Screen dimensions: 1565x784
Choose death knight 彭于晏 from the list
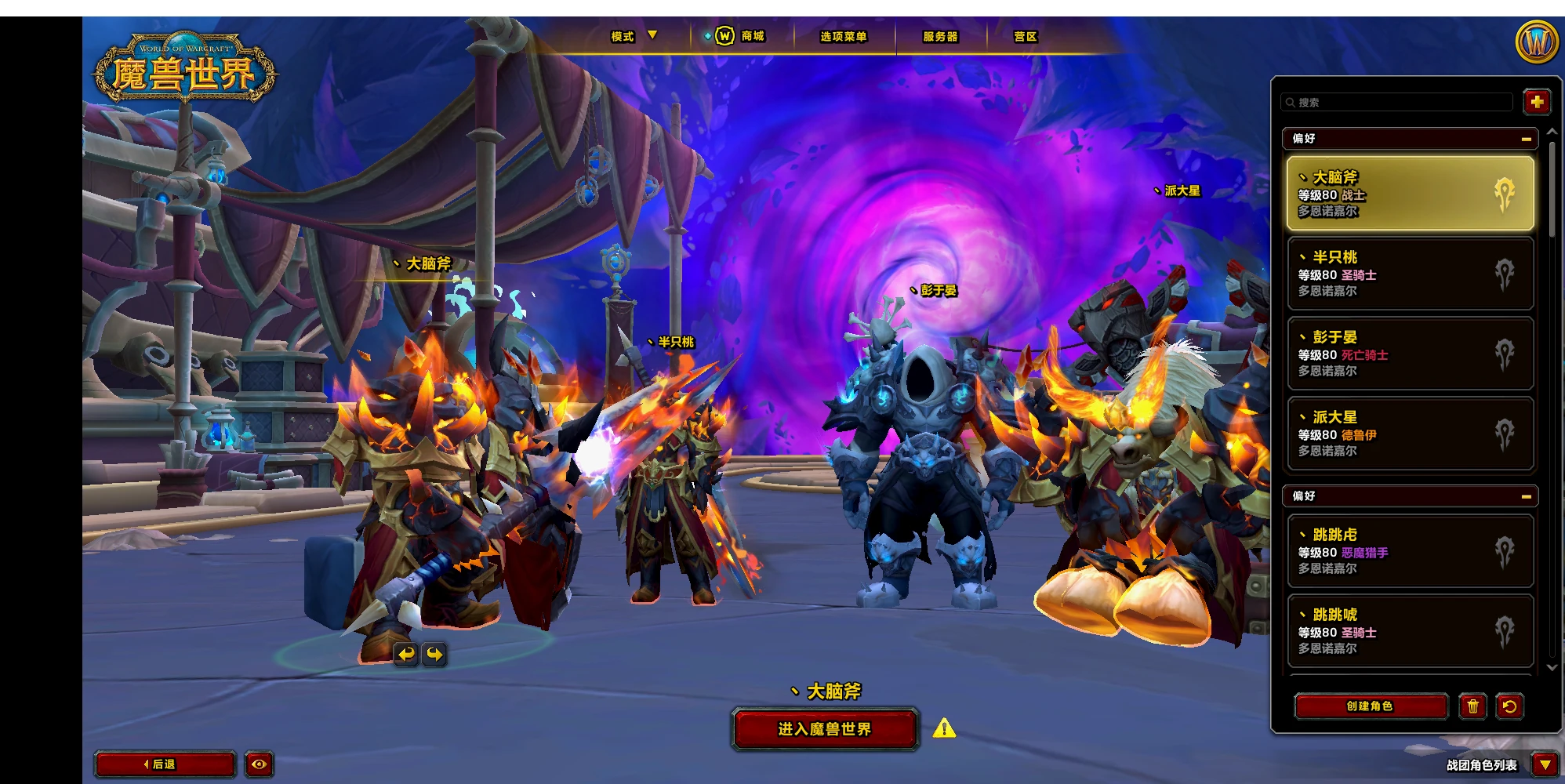click(x=1409, y=354)
